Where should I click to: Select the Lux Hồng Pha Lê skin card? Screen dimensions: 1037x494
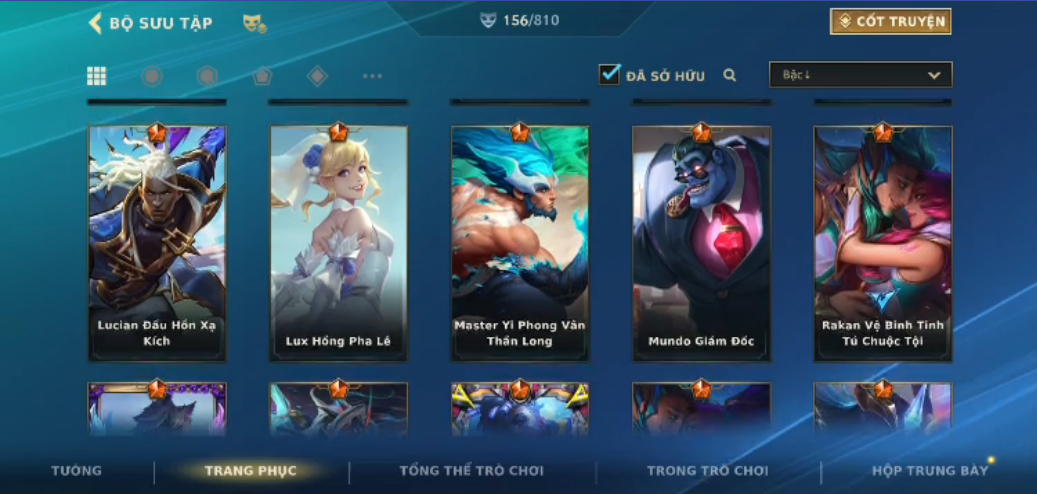pos(338,242)
